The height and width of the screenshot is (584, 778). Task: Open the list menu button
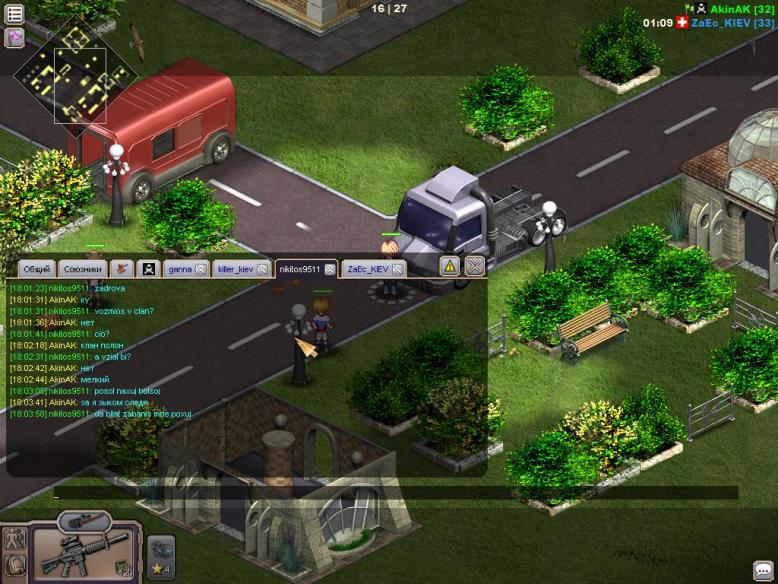pos(14,14)
